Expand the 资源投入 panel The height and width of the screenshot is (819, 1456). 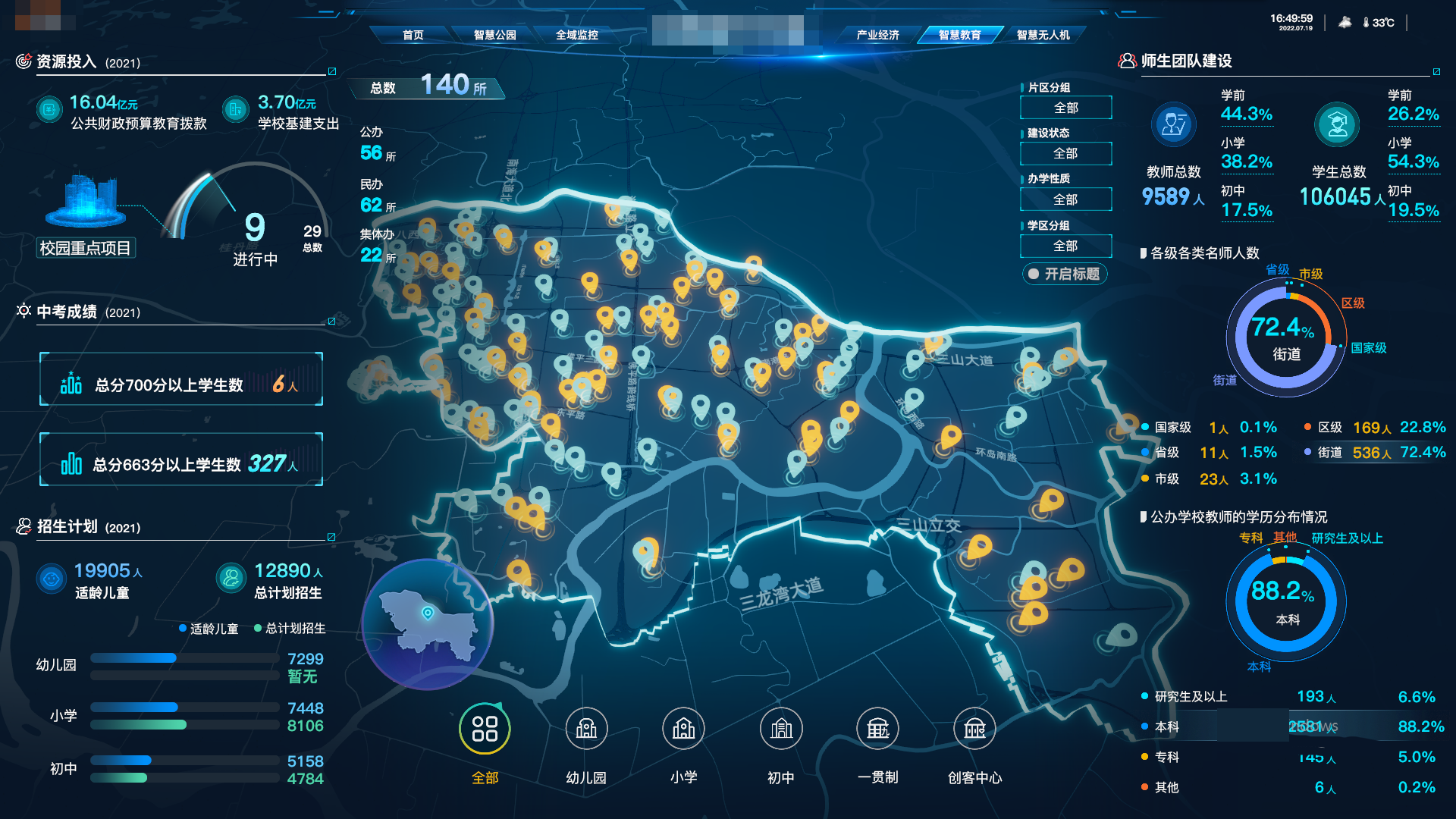pos(331,71)
